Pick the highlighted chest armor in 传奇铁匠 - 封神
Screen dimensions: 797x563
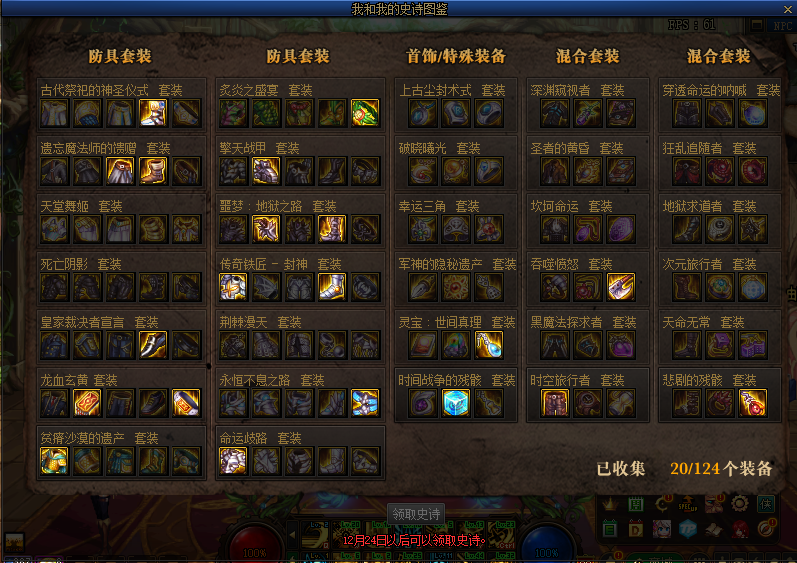pos(233,287)
